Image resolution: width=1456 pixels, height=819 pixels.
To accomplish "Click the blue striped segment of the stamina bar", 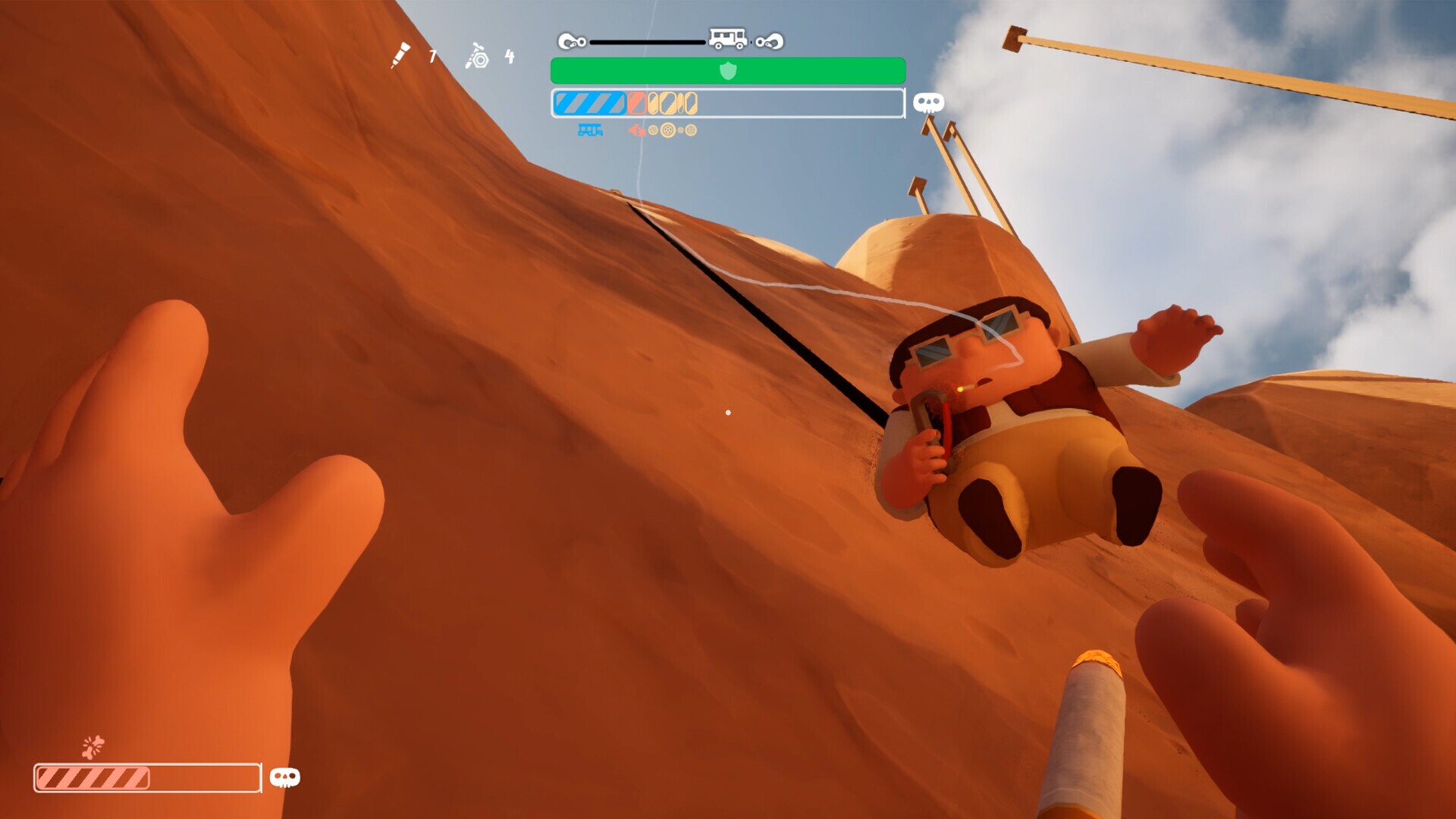I will [591, 105].
